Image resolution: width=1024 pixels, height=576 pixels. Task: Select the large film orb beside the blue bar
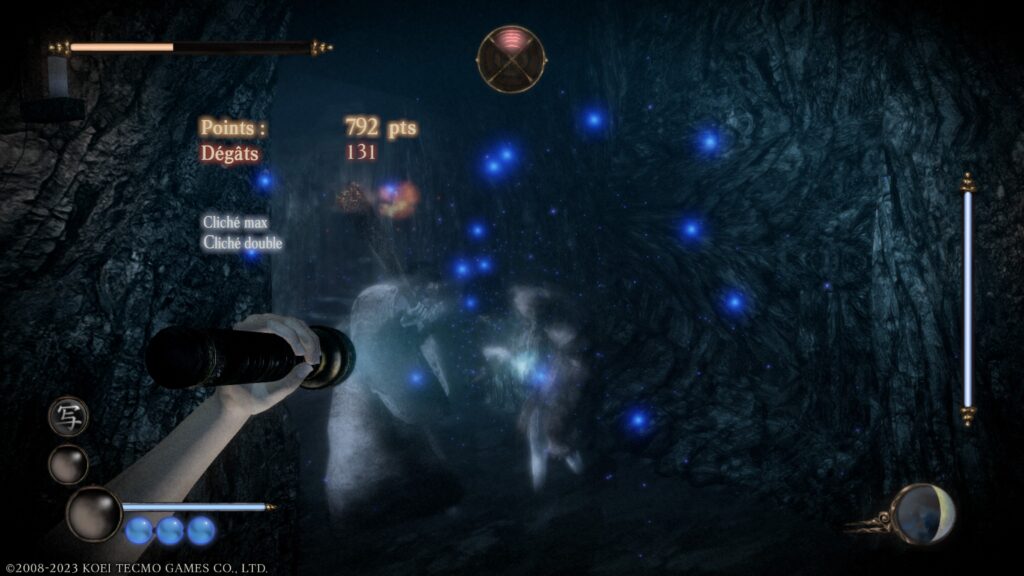[x=94, y=512]
